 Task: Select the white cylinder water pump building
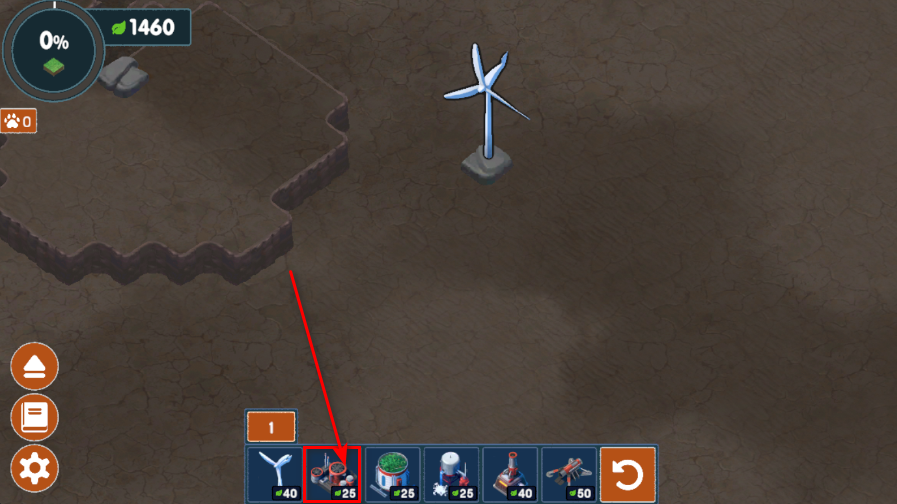(x=451, y=474)
